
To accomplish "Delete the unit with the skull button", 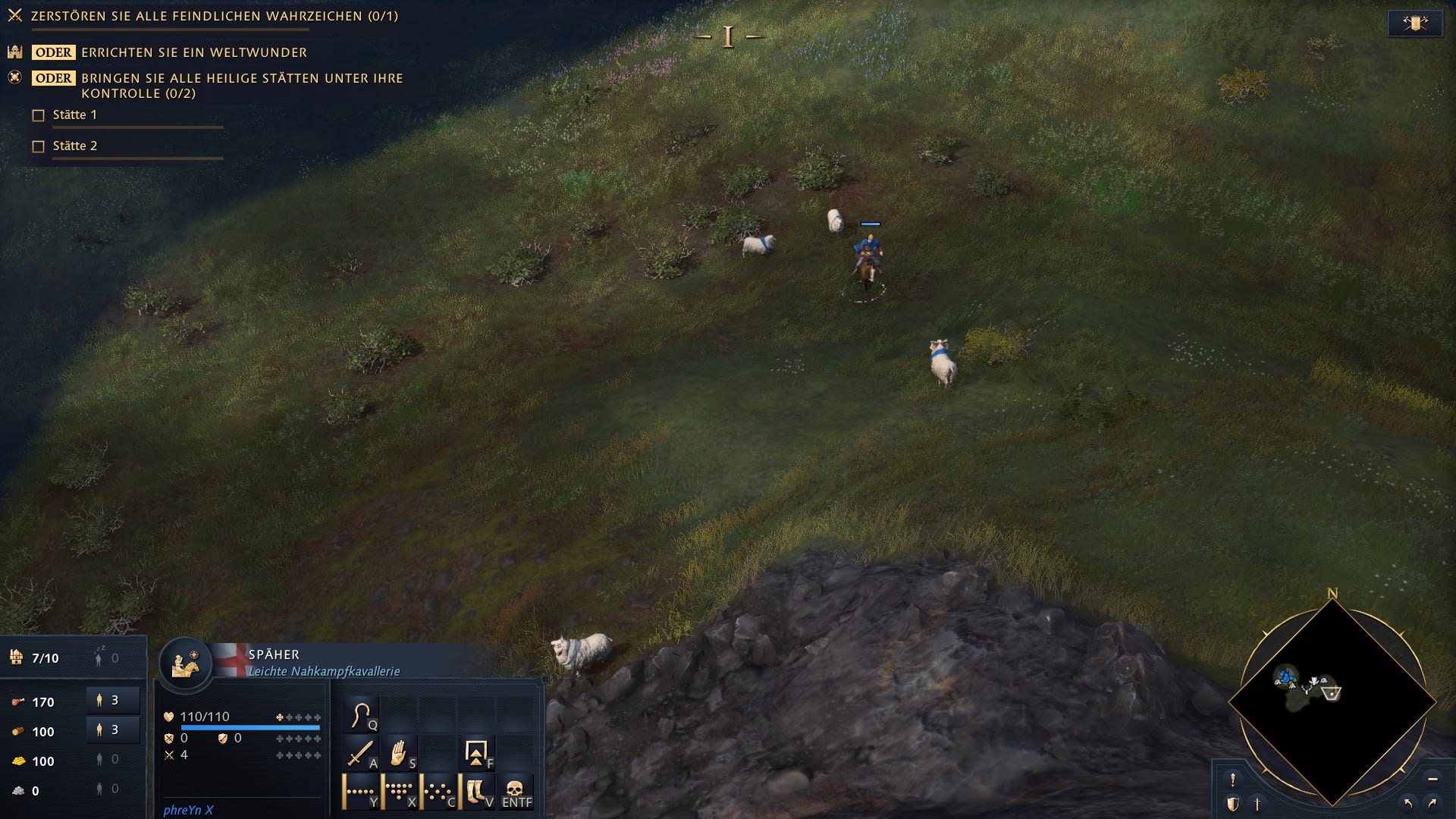I will (x=516, y=792).
